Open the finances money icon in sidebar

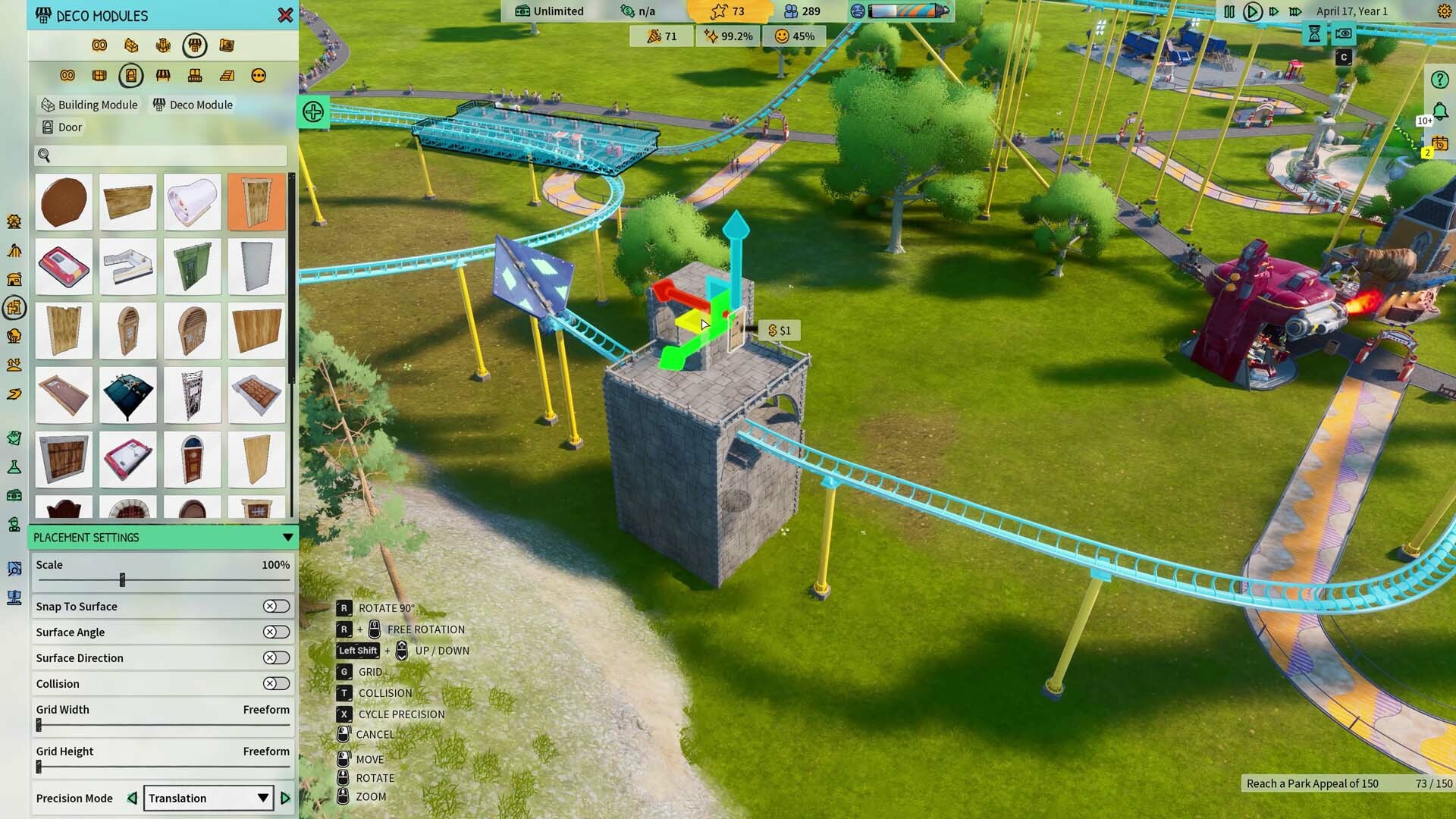[x=12, y=495]
